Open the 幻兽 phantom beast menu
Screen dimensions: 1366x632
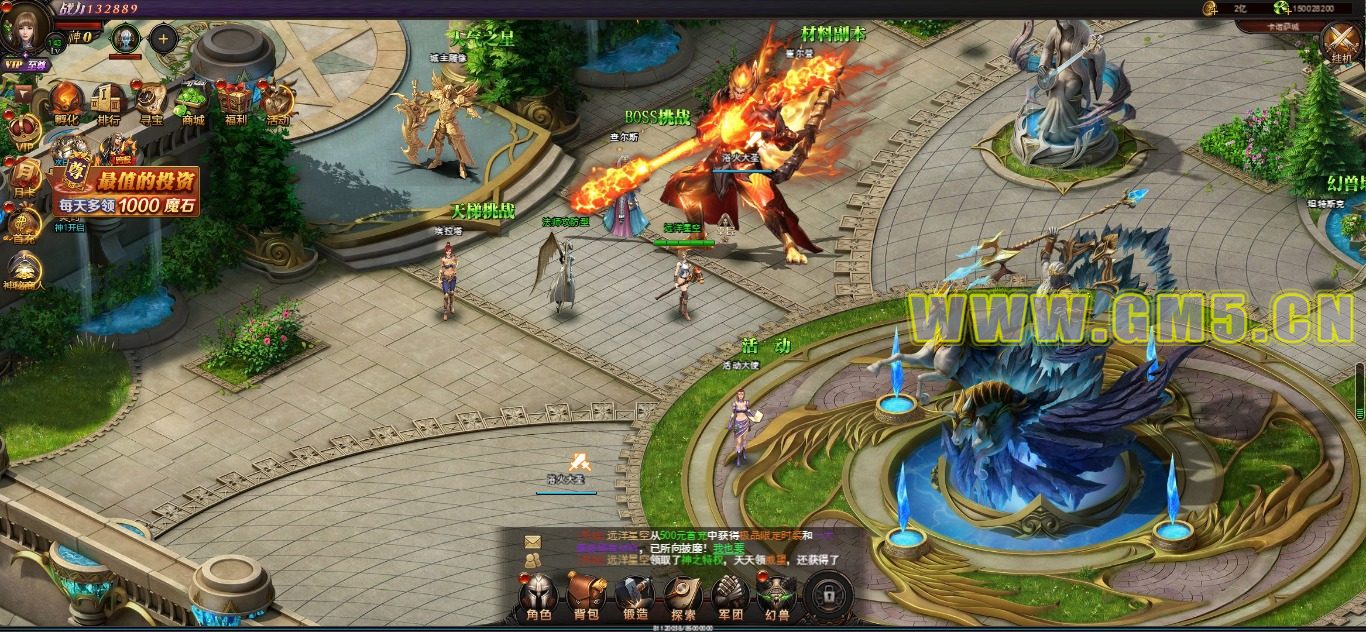(x=777, y=596)
